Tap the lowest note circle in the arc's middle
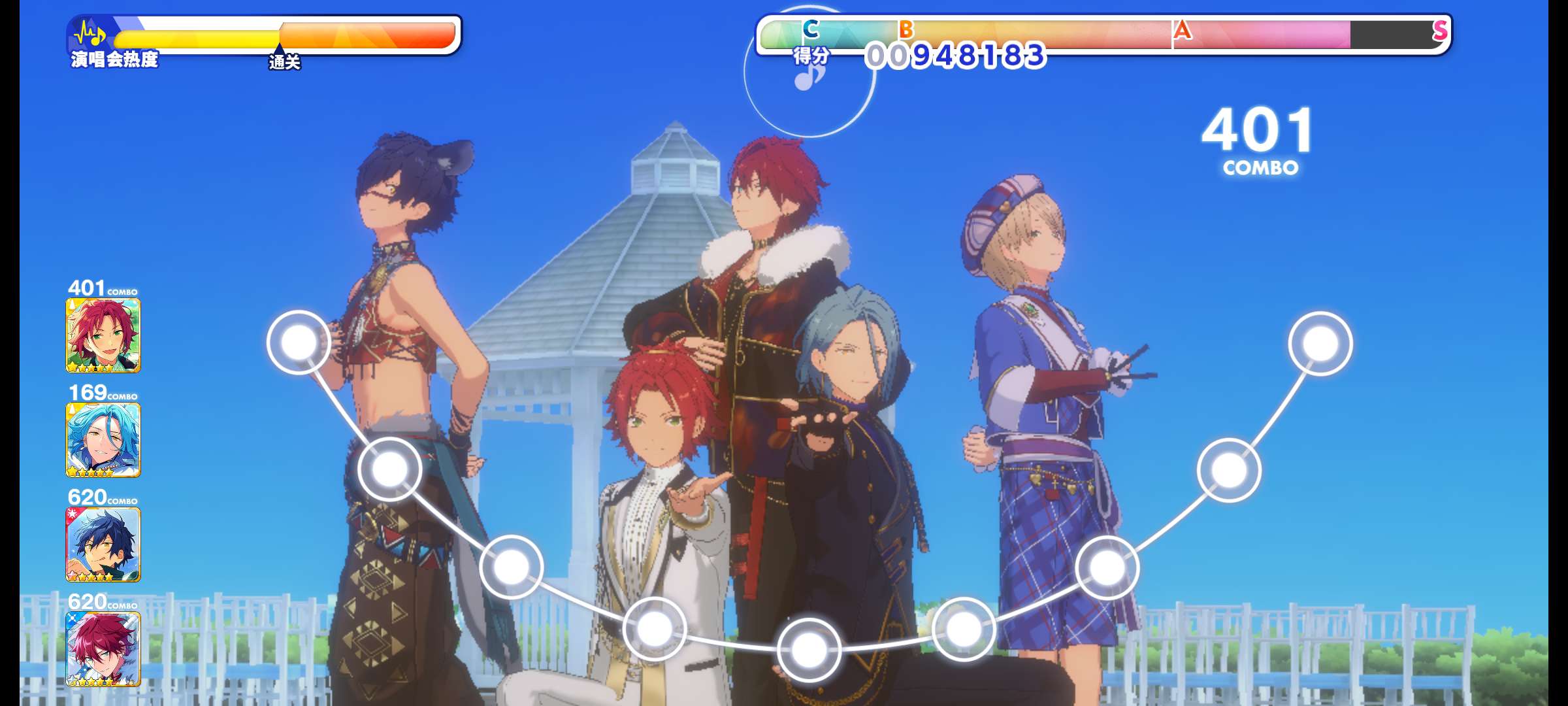Viewport: 1568px width, 706px height. [x=809, y=650]
